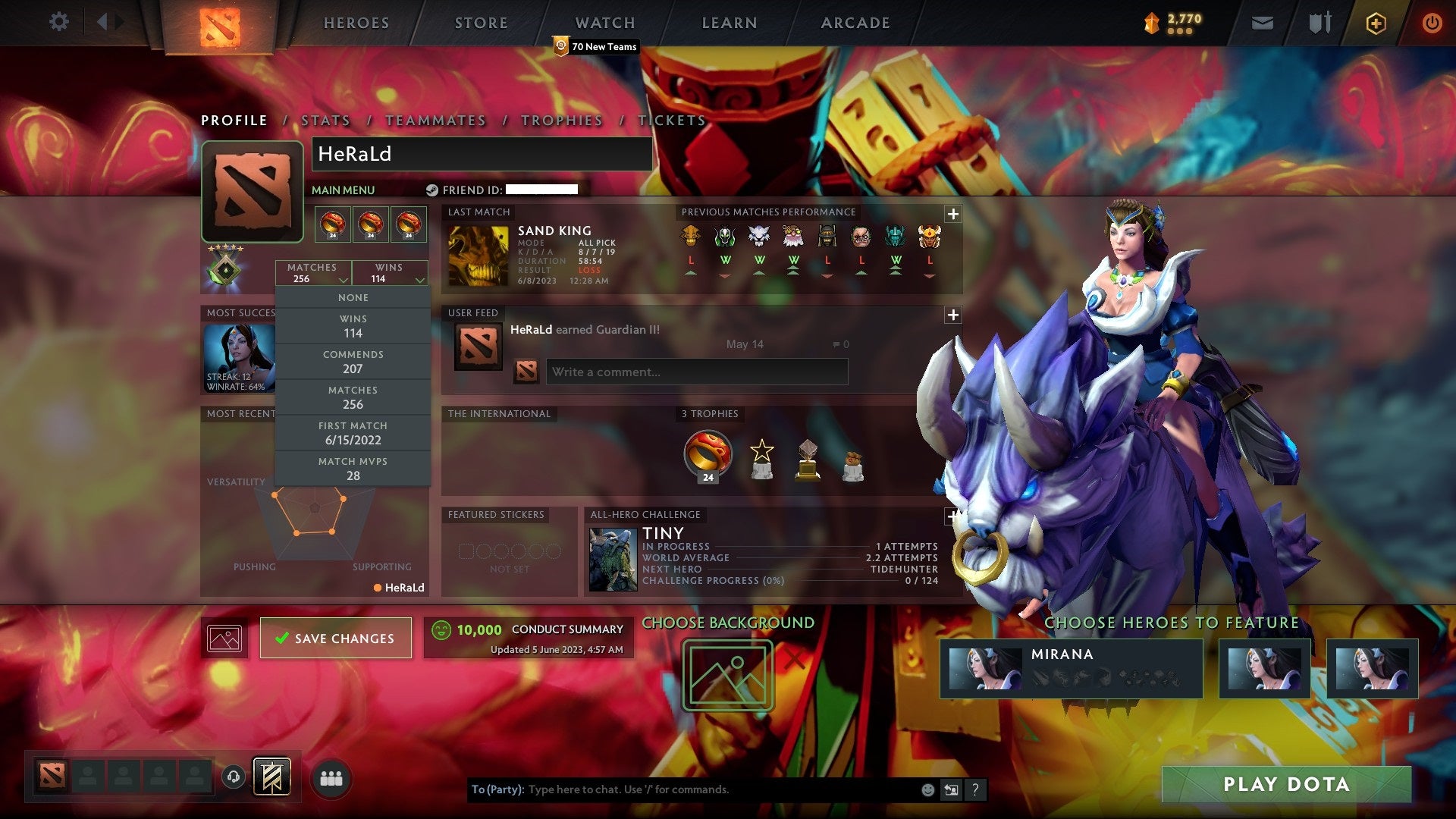Image resolution: width=1456 pixels, height=819 pixels.
Task: Expand the MATCHES stat dropdown chevron
Action: 344,278
